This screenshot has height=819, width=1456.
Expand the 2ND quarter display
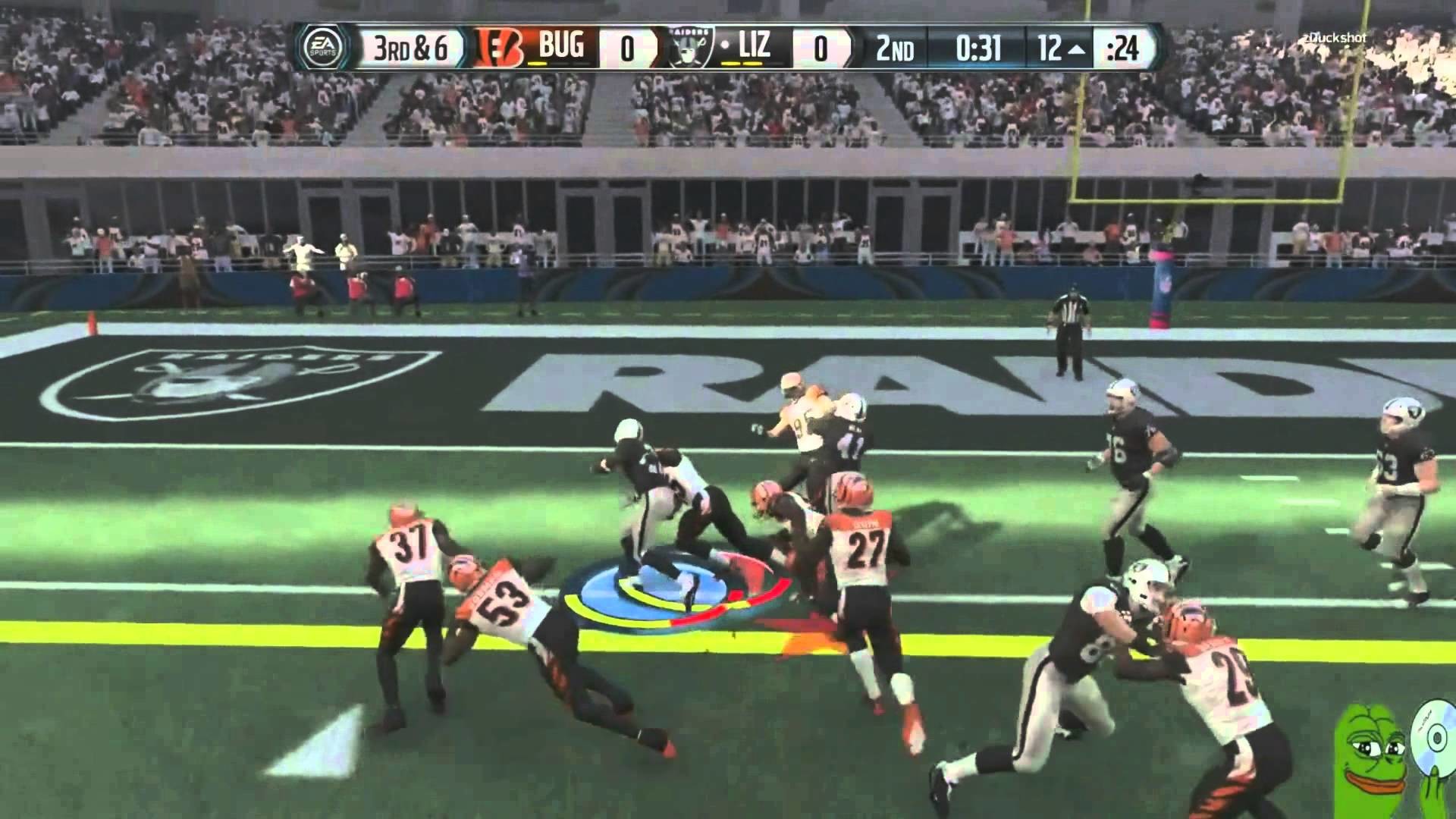pyautogui.click(x=895, y=46)
